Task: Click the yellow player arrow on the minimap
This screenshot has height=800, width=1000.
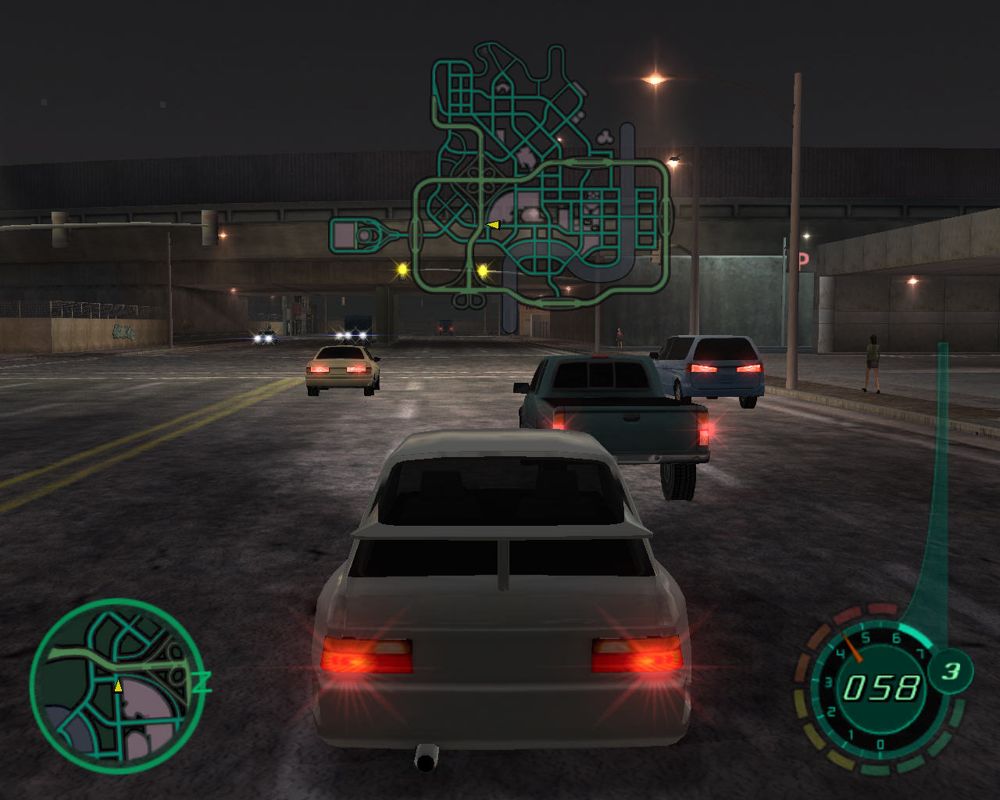Action: pos(118,686)
